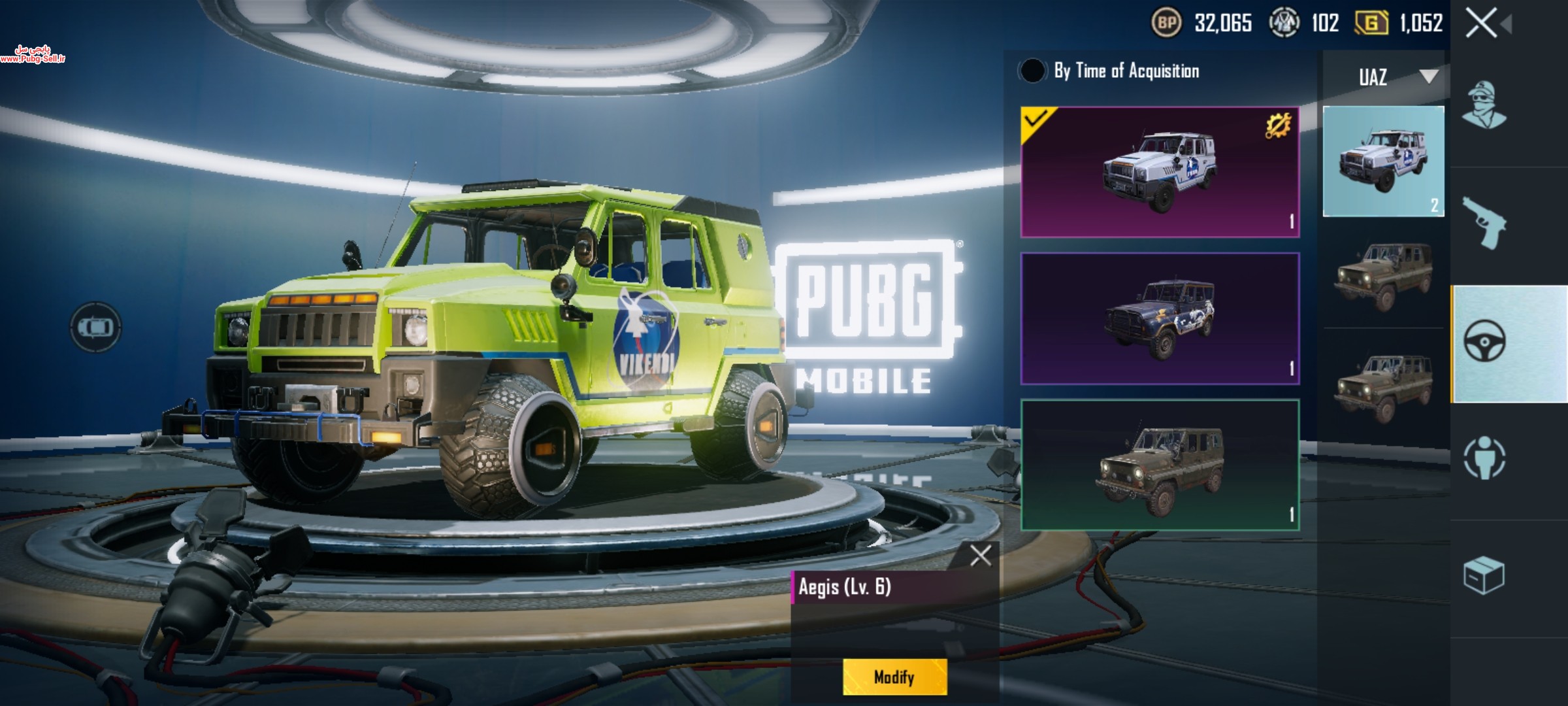Select the white UAZ side thumbnail
This screenshot has height=706, width=1568.
(1383, 161)
